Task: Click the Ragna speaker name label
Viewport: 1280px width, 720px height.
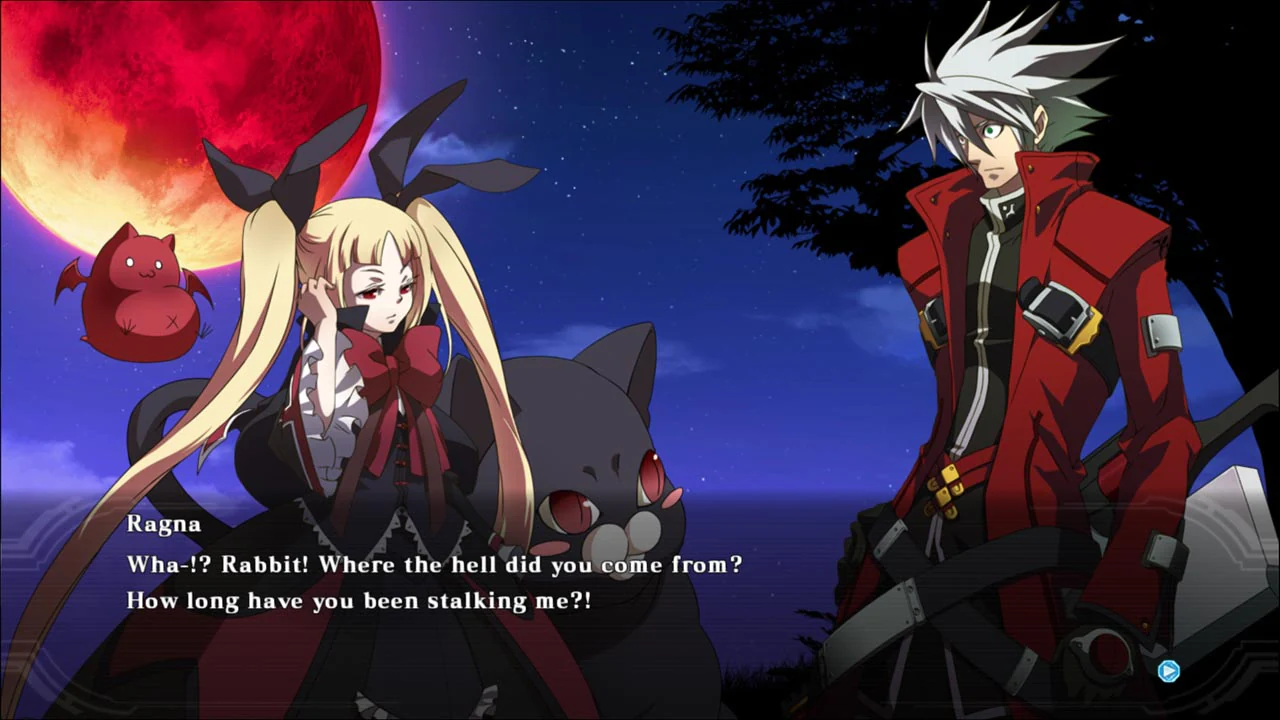Action: (x=163, y=523)
